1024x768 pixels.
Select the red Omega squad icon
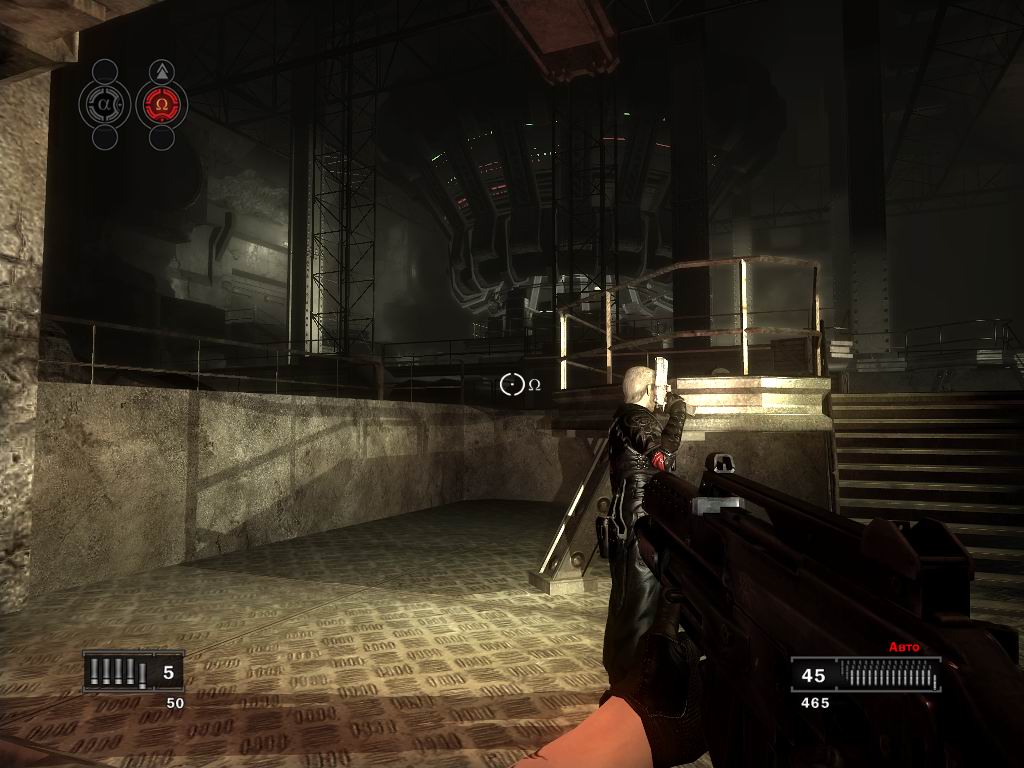(x=161, y=104)
